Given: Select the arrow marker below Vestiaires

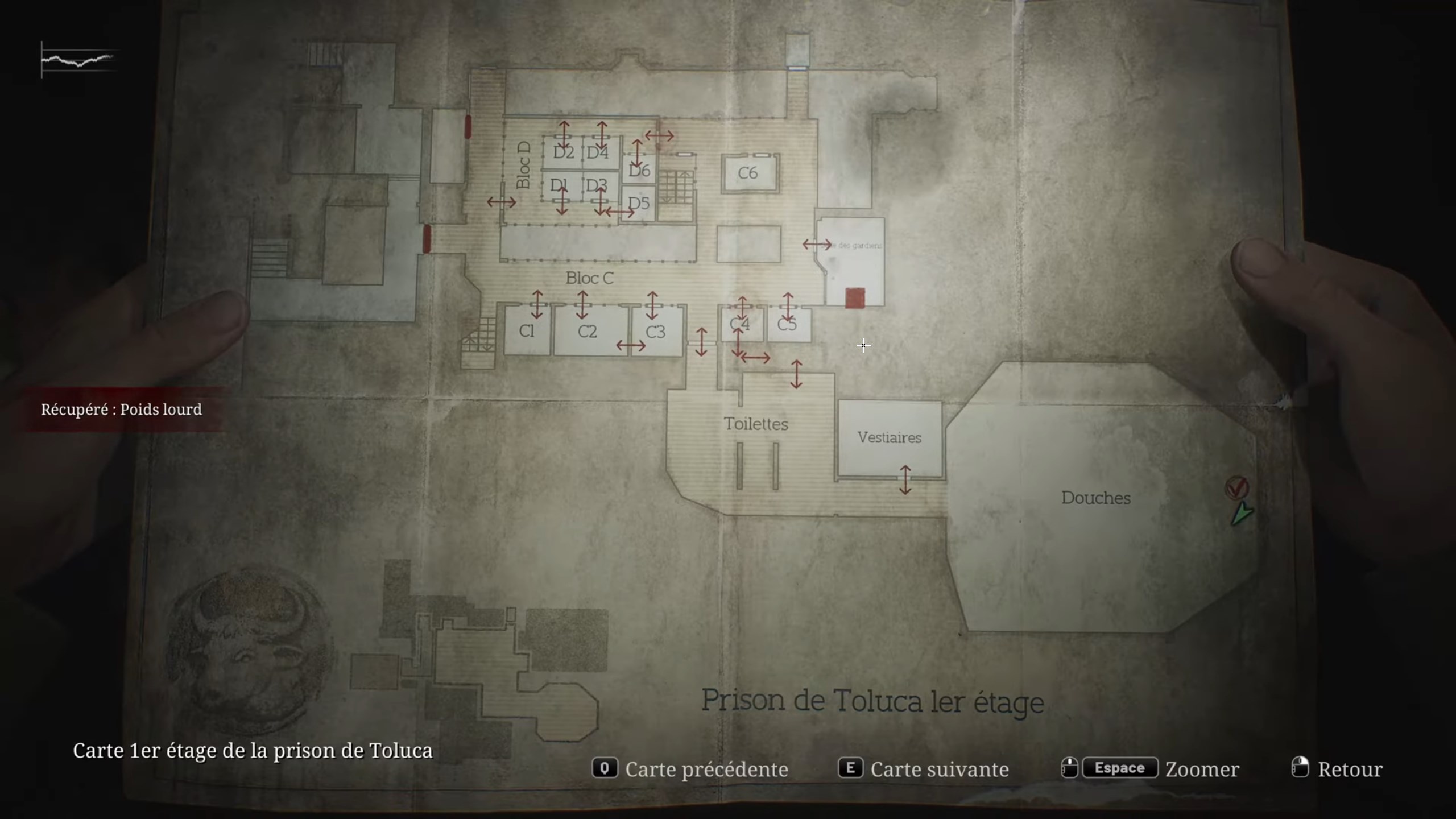Looking at the screenshot, I should point(906,479).
